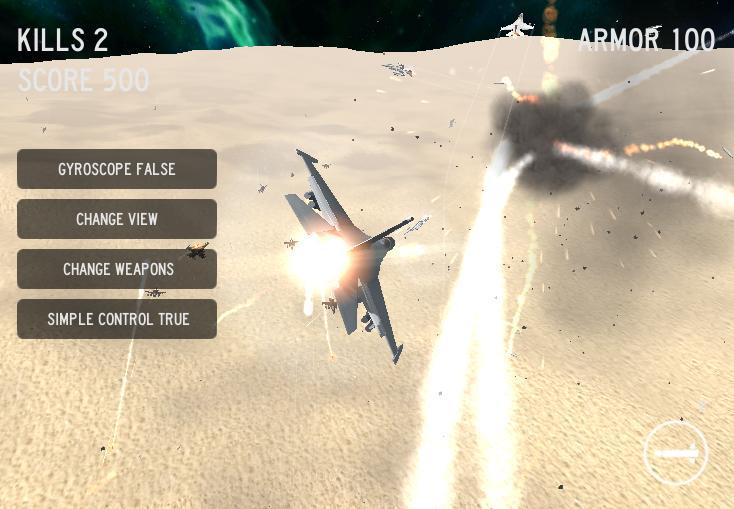734x509 pixels.
Task: Tap the circular missile fire button
Action: coord(675,453)
